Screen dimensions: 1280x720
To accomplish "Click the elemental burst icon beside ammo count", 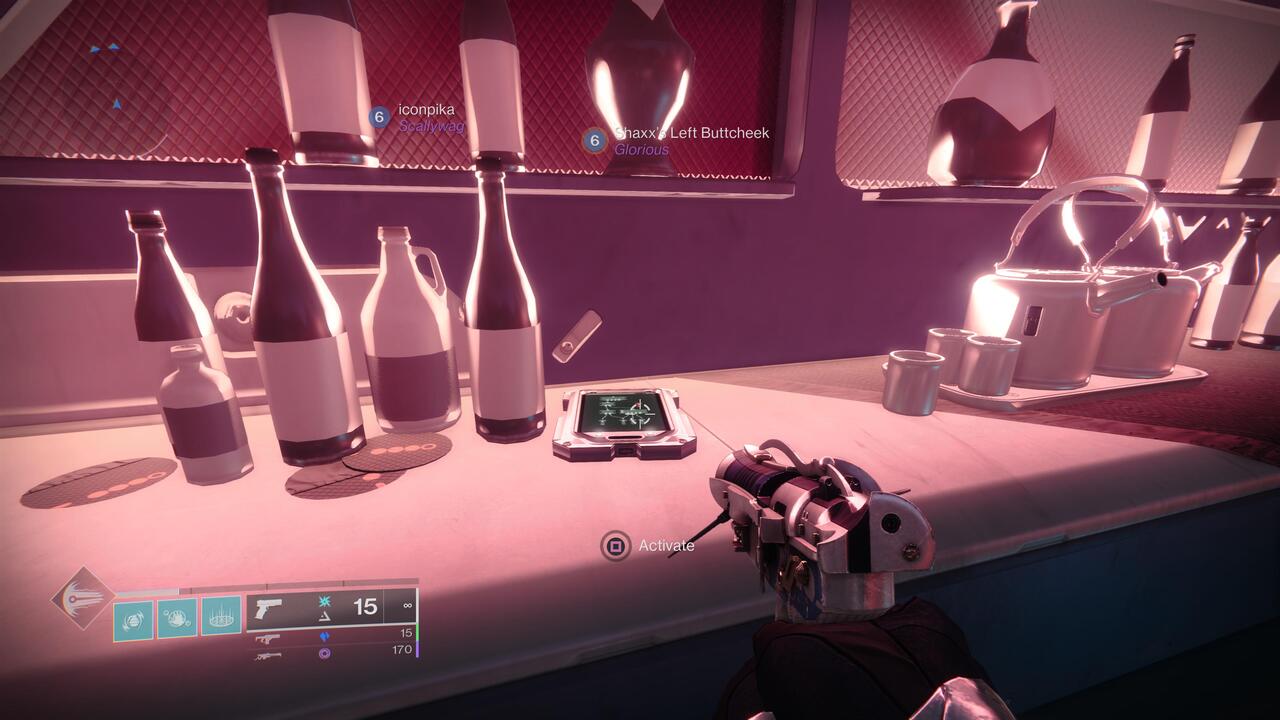I will (325, 601).
